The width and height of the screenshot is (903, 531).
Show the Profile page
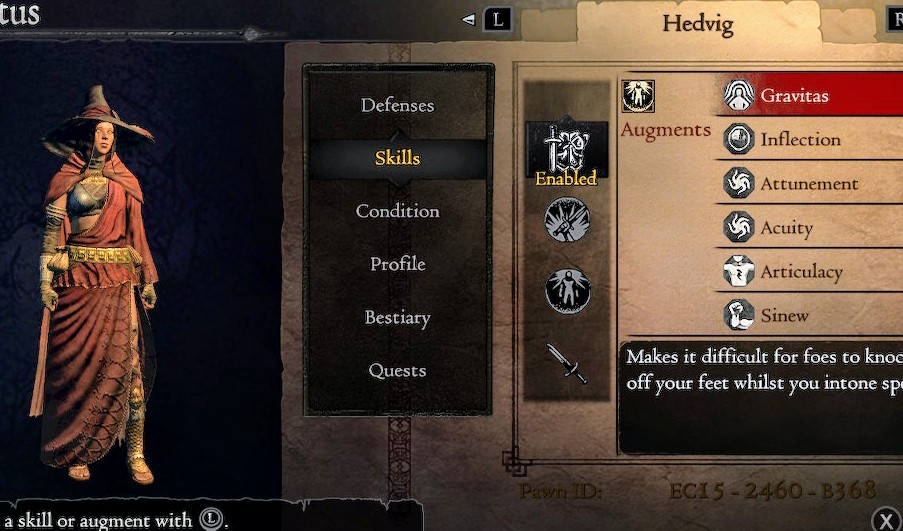click(397, 264)
